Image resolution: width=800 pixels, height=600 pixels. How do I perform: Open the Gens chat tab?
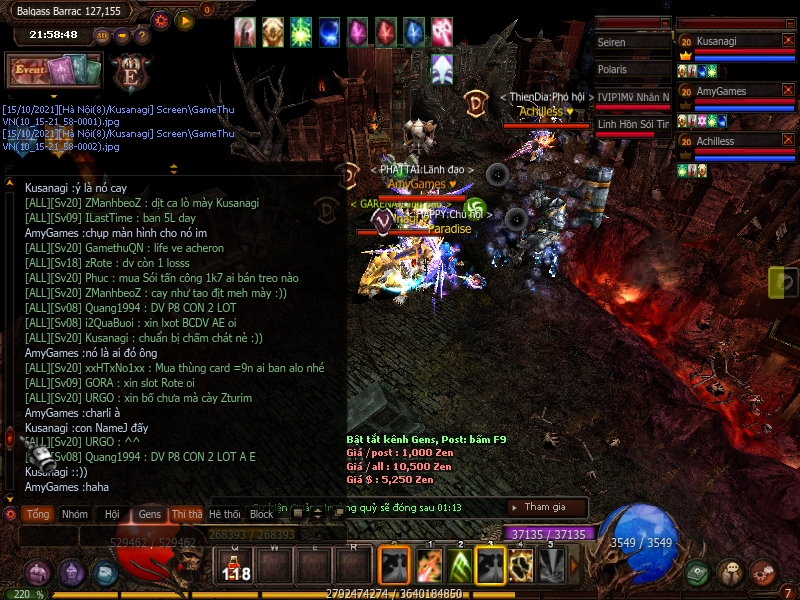150,514
